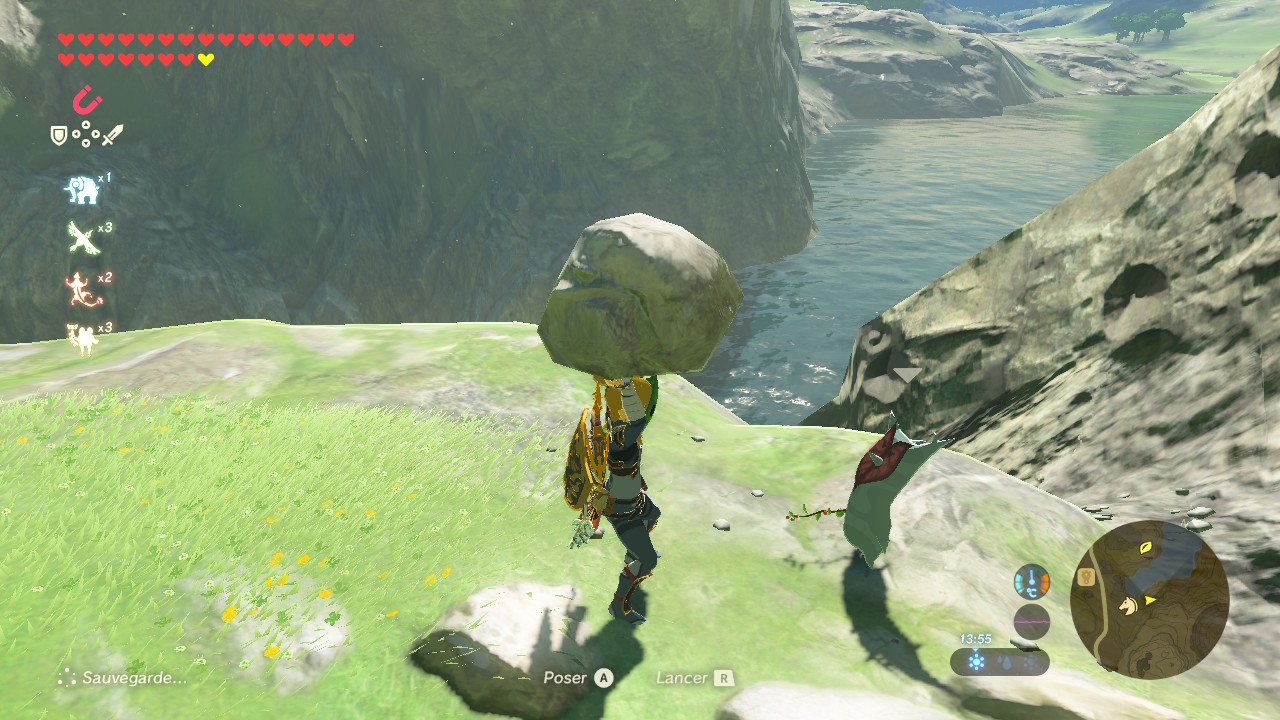Activate Mipha's Grace elephant ability icon
This screenshot has height=720, width=1280.
82,189
